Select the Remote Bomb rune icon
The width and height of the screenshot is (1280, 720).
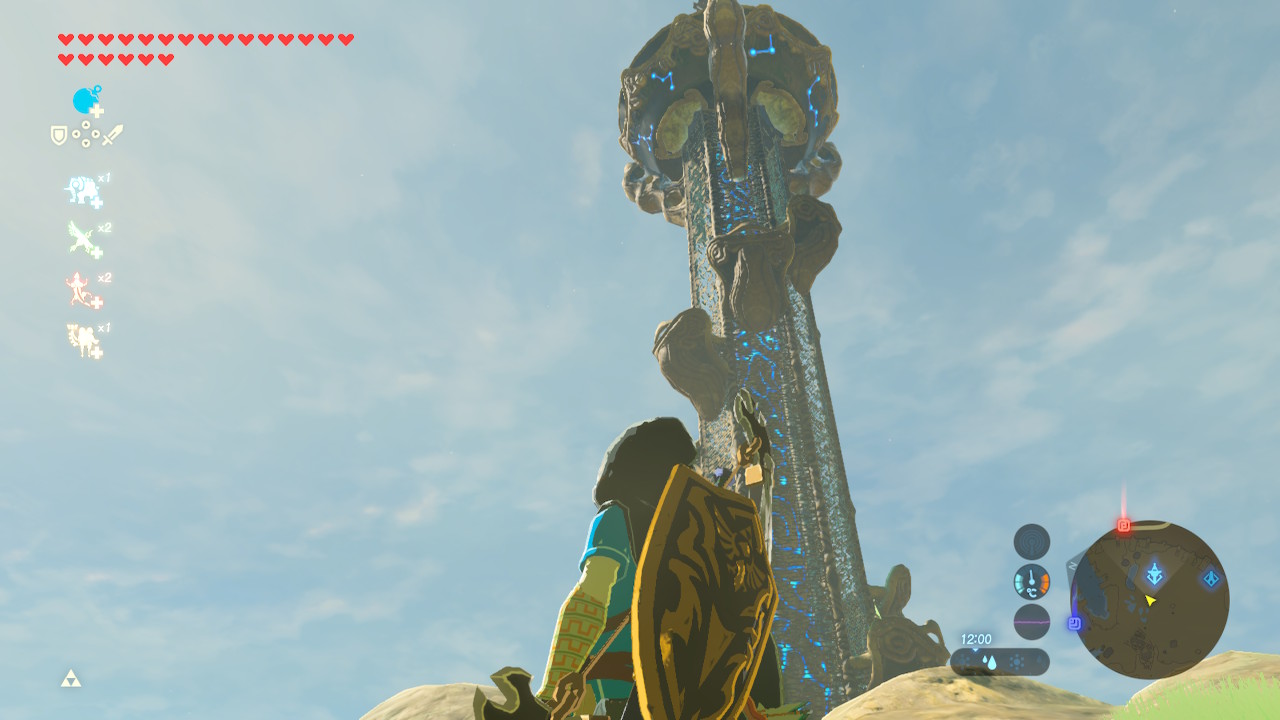click(x=87, y=101)
